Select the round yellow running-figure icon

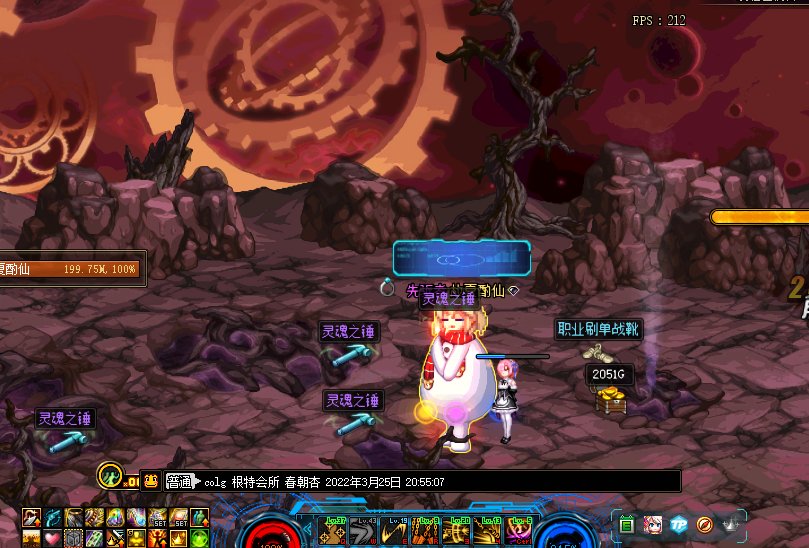coord(112,476)
